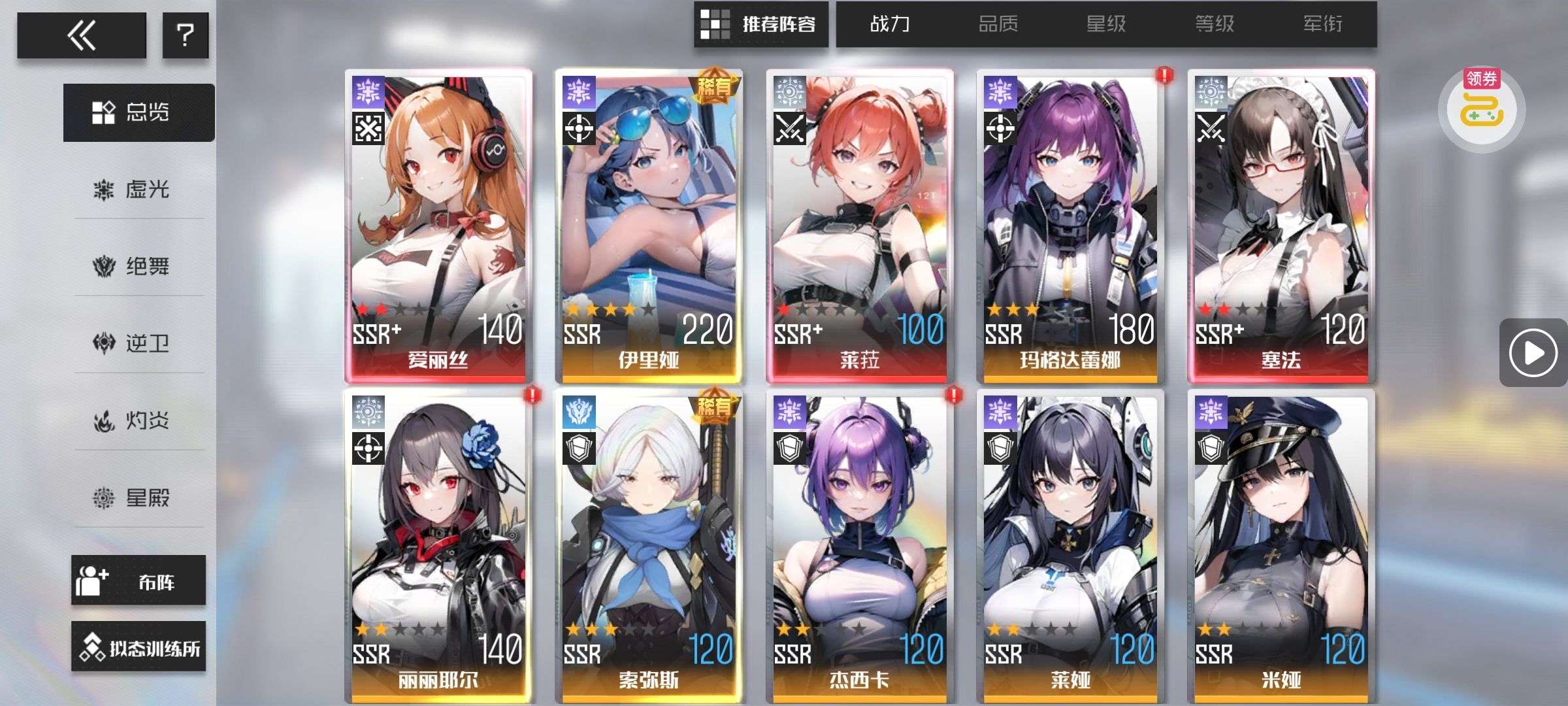Enter the 拟态训练所 training facility
1568x706 pixels.
[139, 647]
